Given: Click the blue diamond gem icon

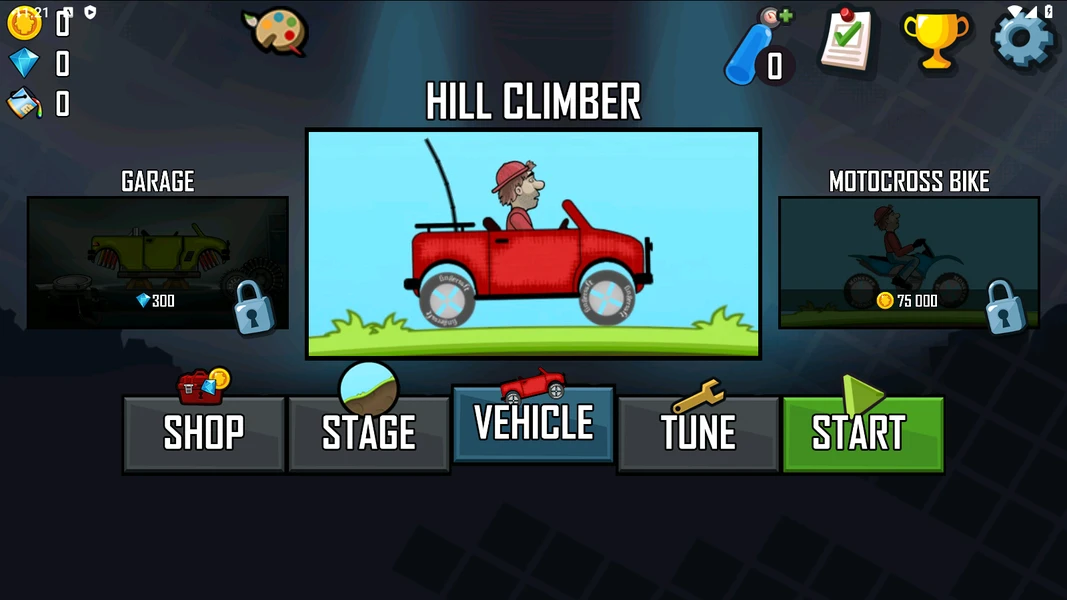Looking at the screenshot, I should (x=24, y=63).
